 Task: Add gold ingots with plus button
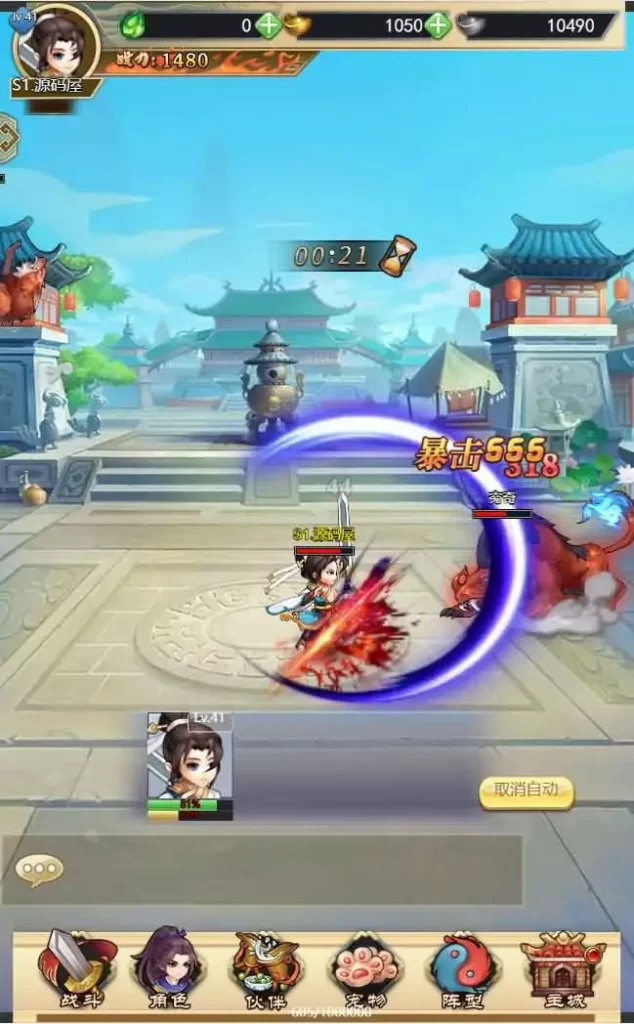(438, 25)
